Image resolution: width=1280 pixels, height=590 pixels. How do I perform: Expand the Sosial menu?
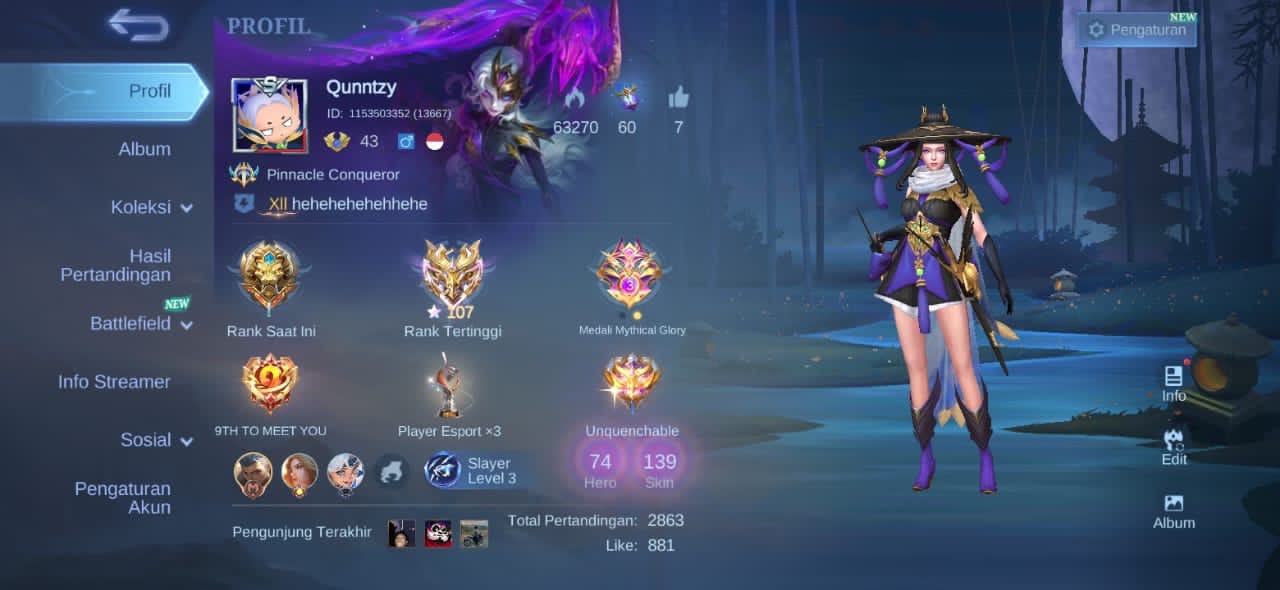click(156, 439)
